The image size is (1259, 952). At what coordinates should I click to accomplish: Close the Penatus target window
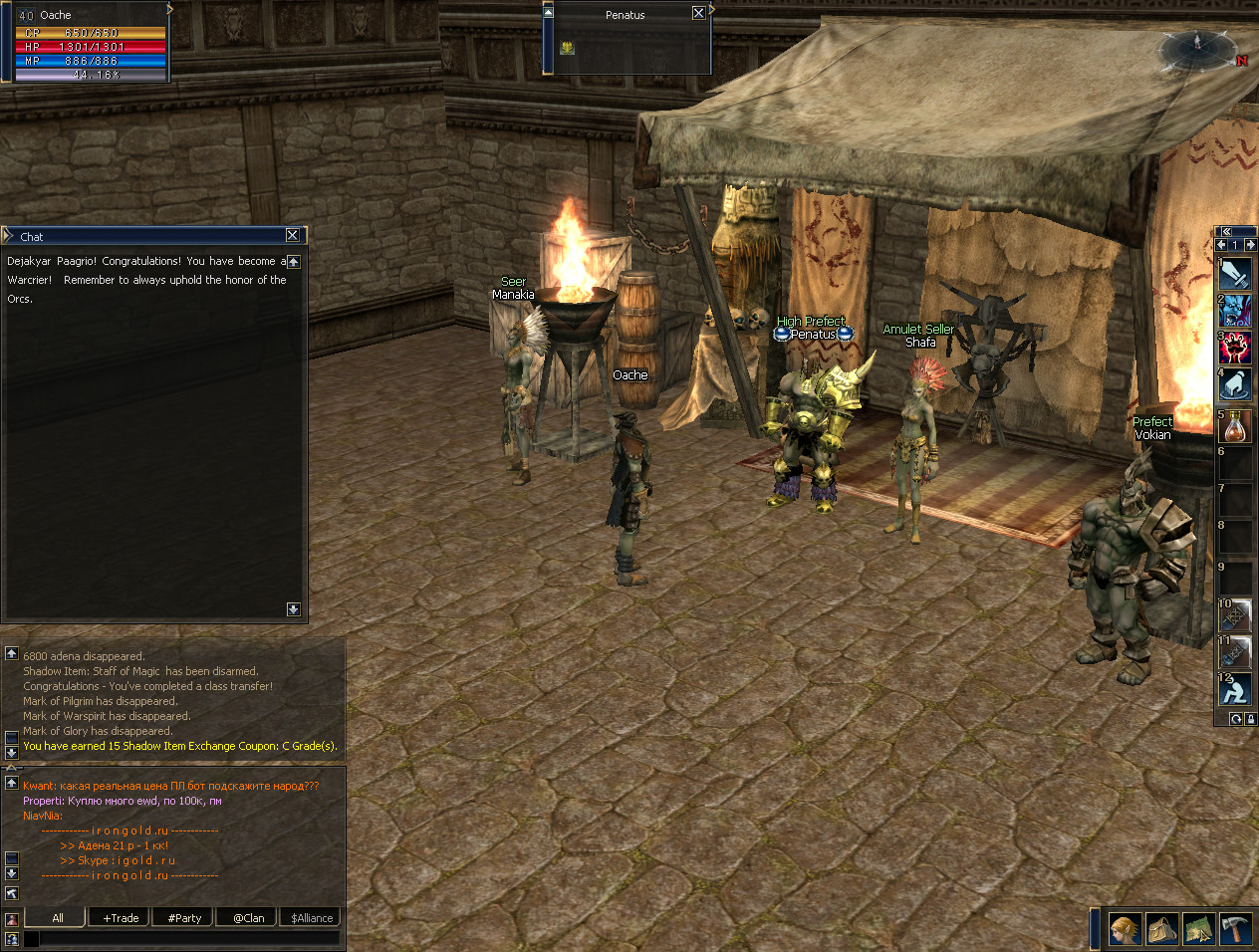pos(698,14)
